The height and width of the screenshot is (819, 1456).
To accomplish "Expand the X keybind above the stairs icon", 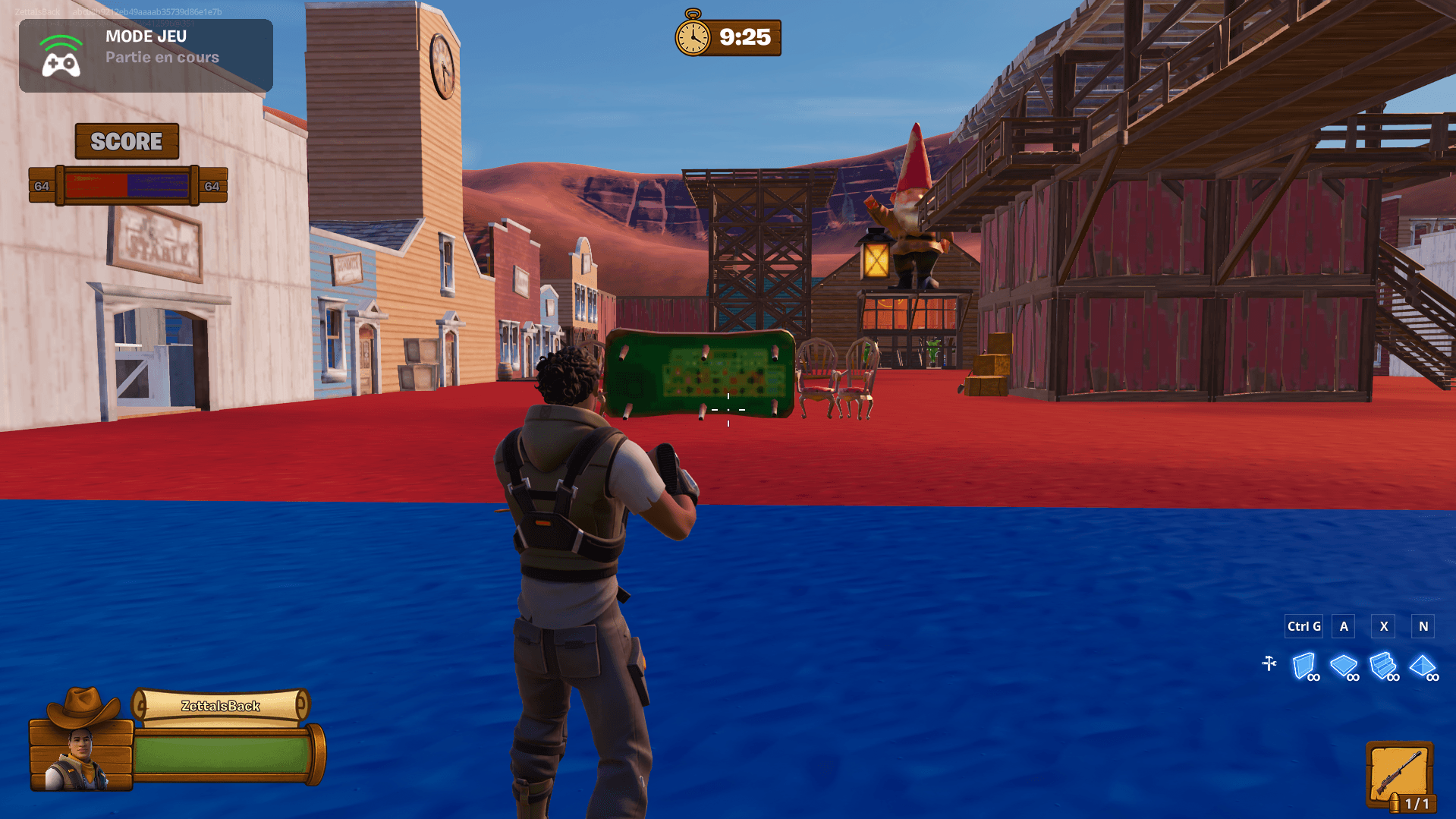I will [x=1383, y=626].
